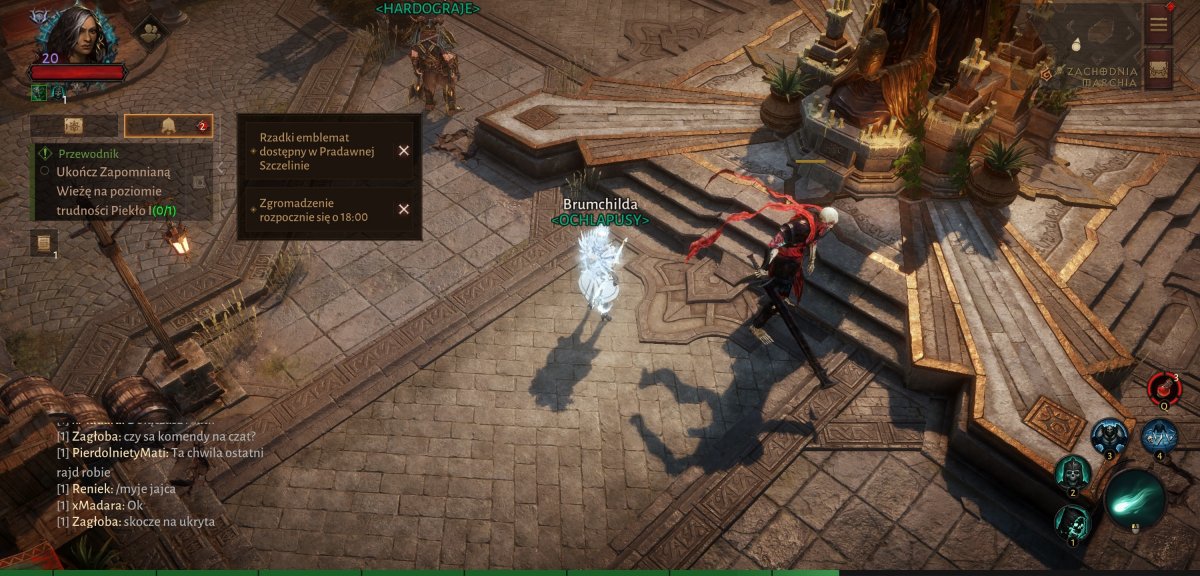Cast the hooded skeleton skill
This screenshot has height=576, width=1200.
point(1072,471)
